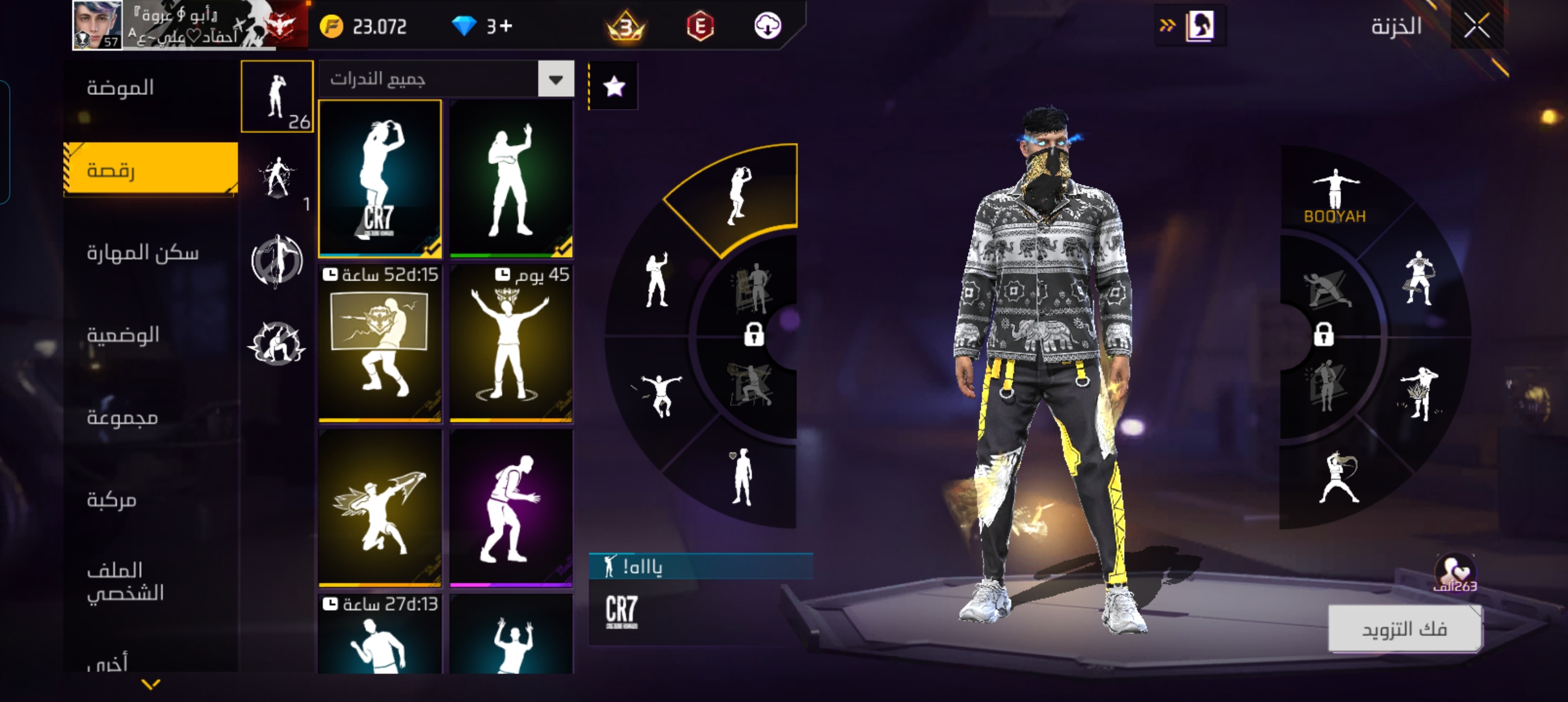
Task: Open the مجموعة collection category
Action: (x=122, y=417)
